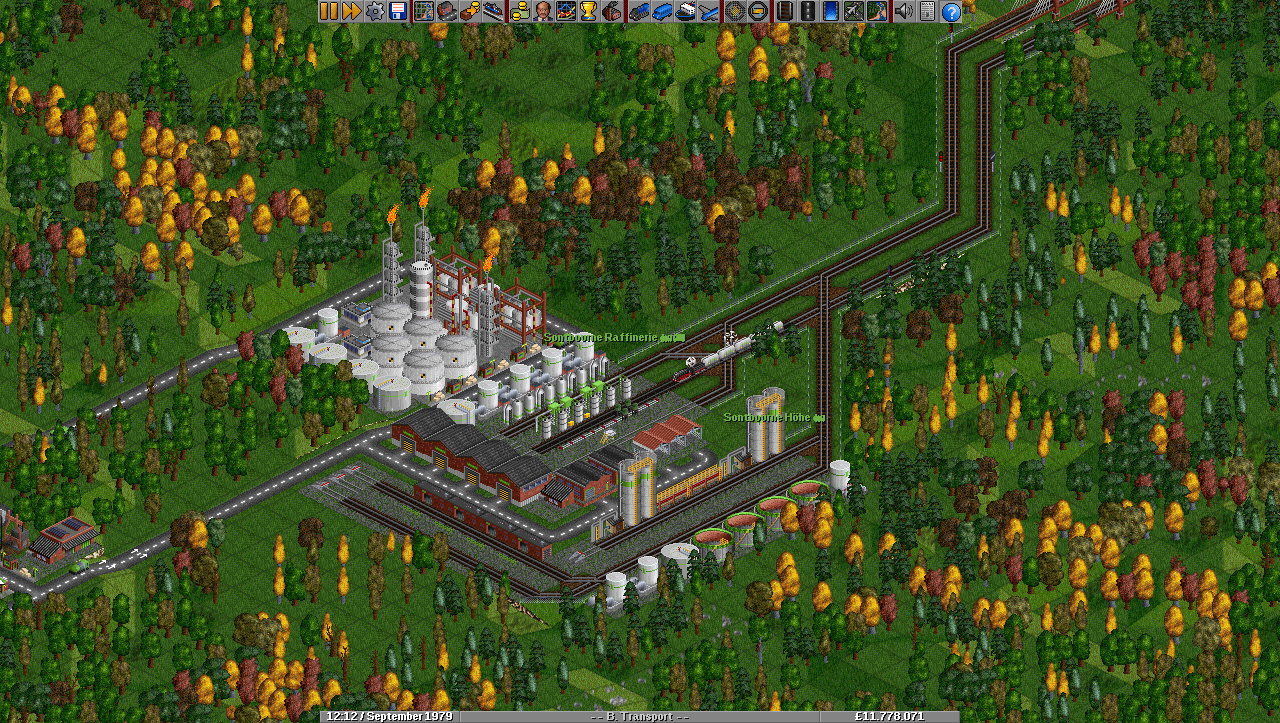Toggle fast-forward game speed

351,11
